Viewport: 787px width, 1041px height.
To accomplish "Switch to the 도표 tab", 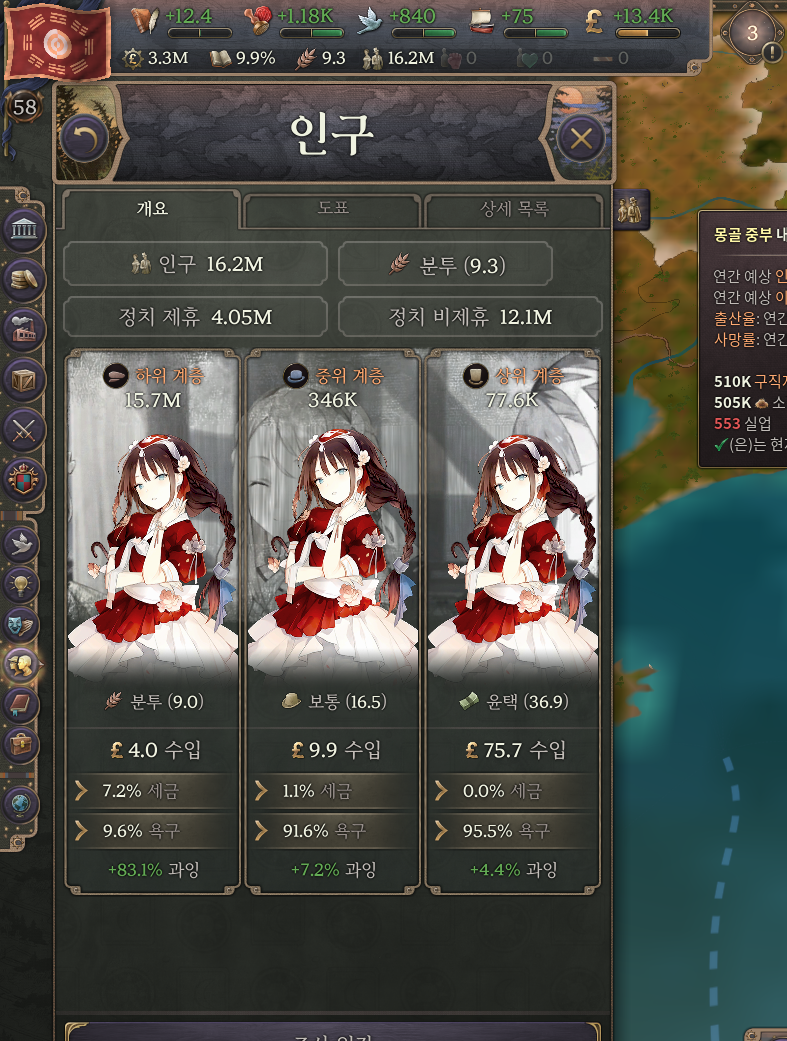I will (332, 210).
